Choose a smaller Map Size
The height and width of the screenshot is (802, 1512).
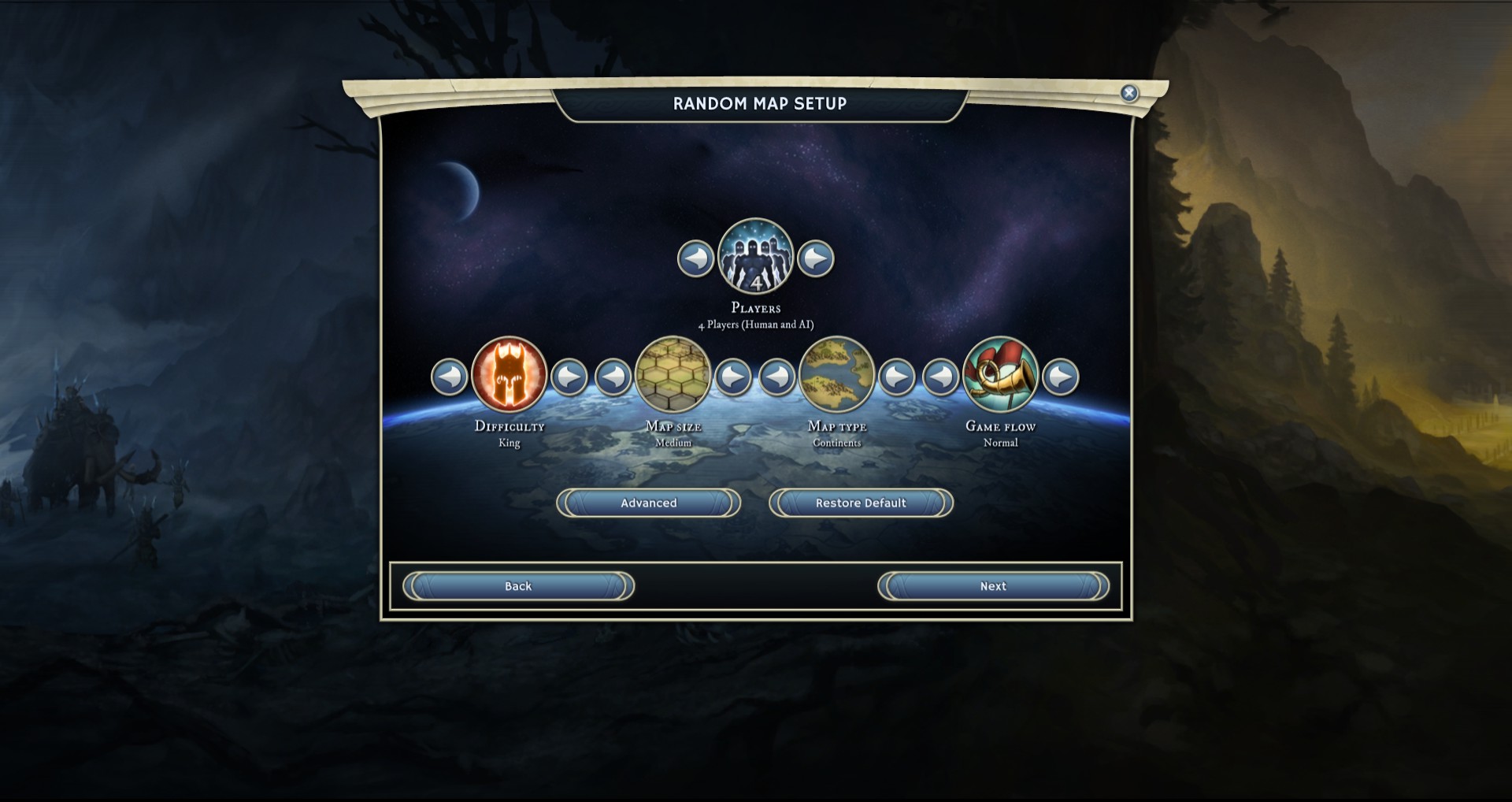click(613, 377)
